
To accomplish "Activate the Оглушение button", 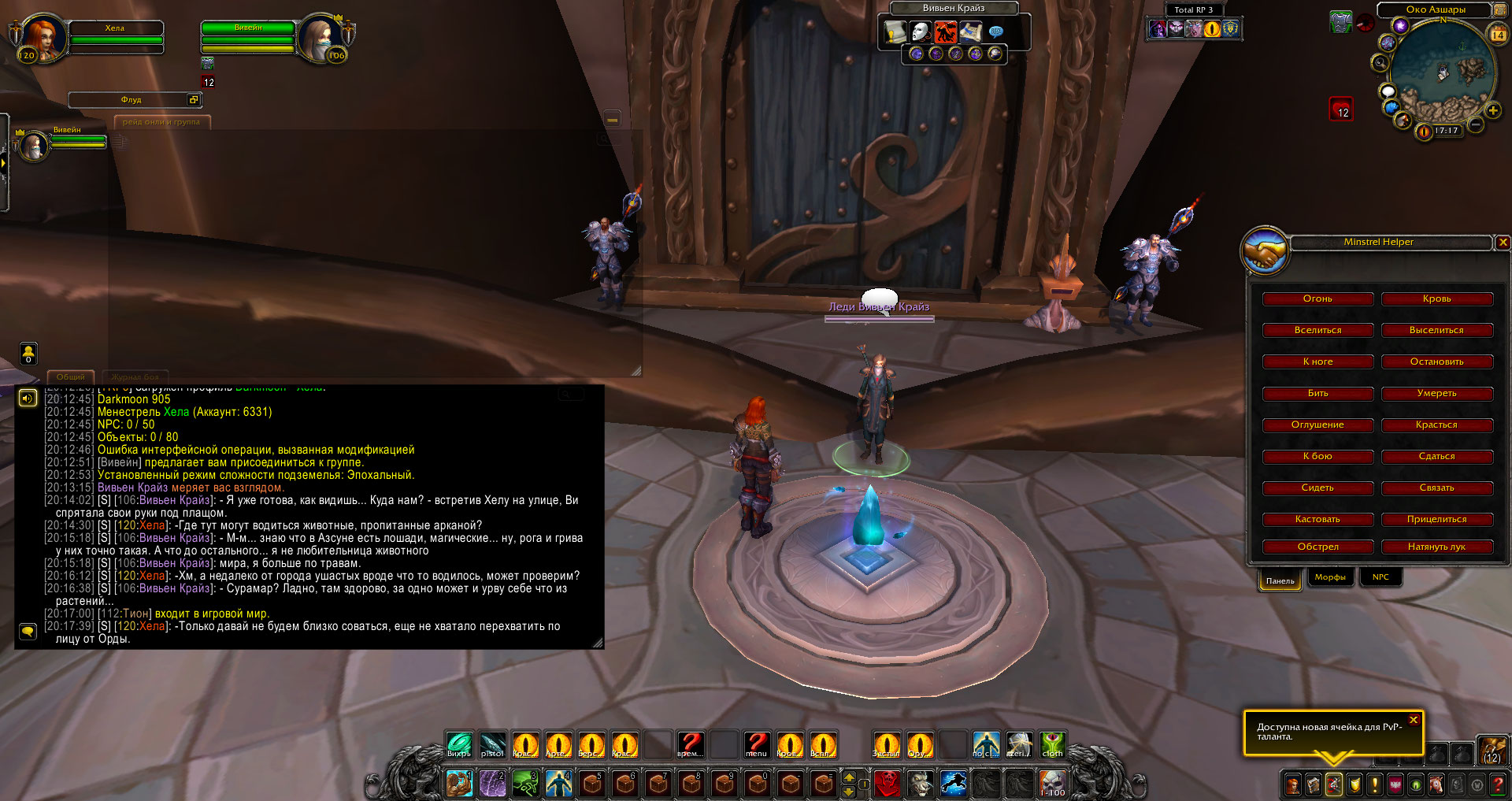I will pyautogui.click(x=1317, y=425).
